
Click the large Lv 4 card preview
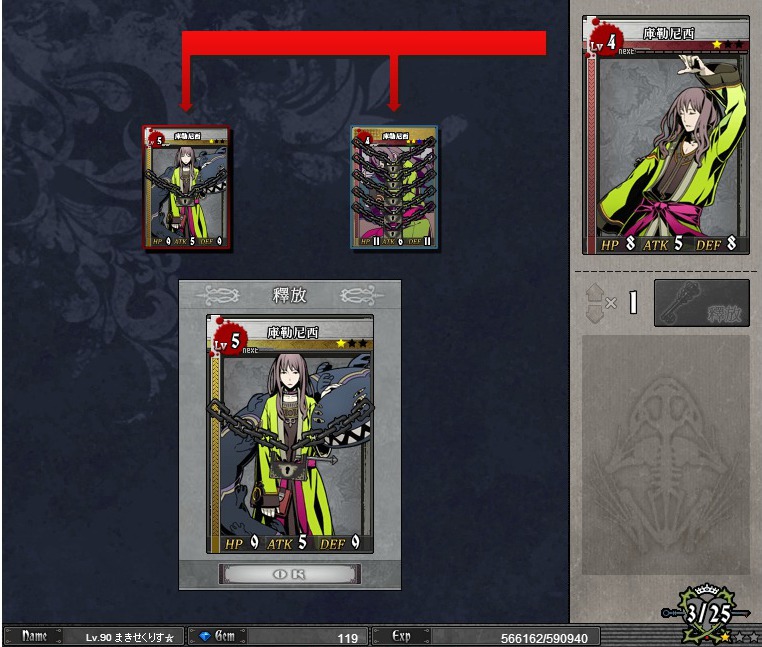coord(666,135)
